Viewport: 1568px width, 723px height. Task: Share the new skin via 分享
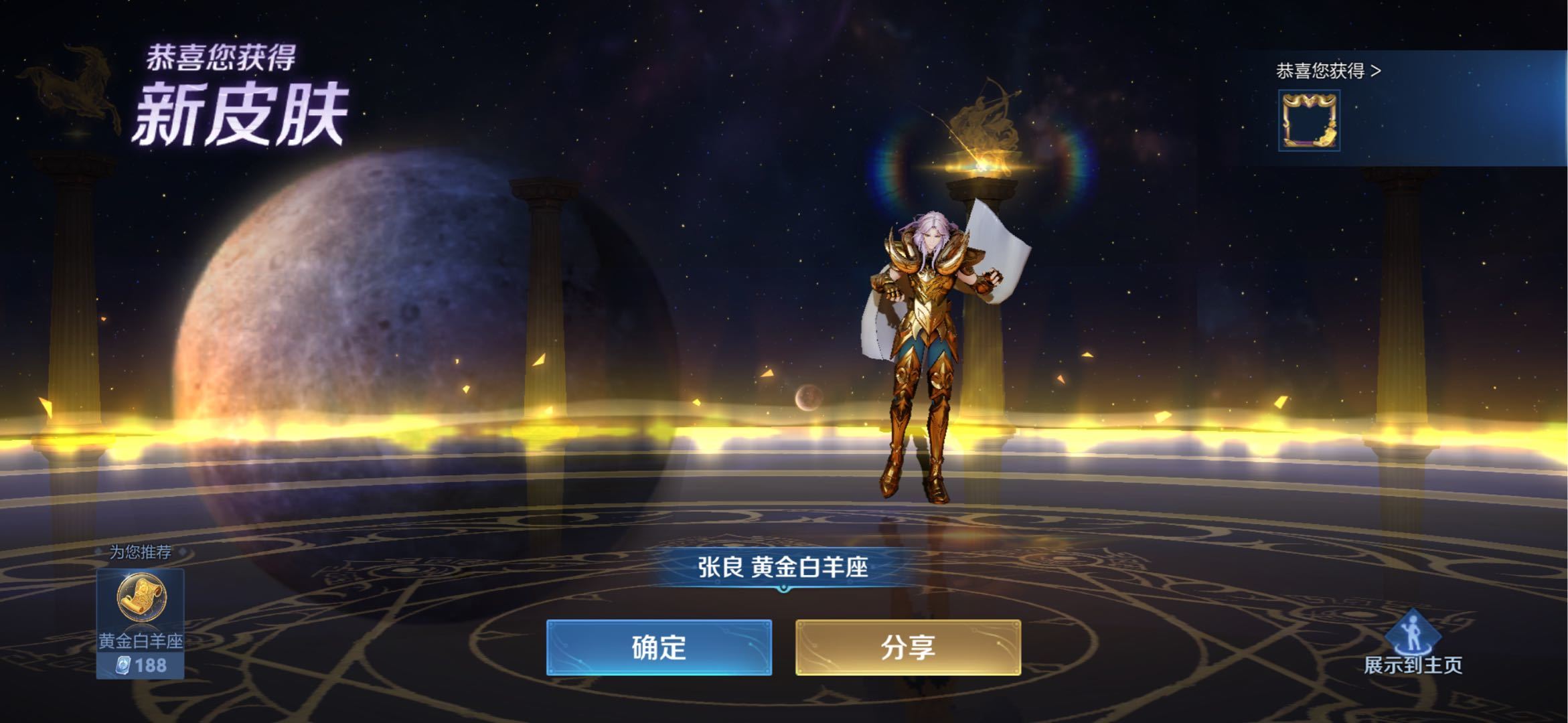point(908,647)
